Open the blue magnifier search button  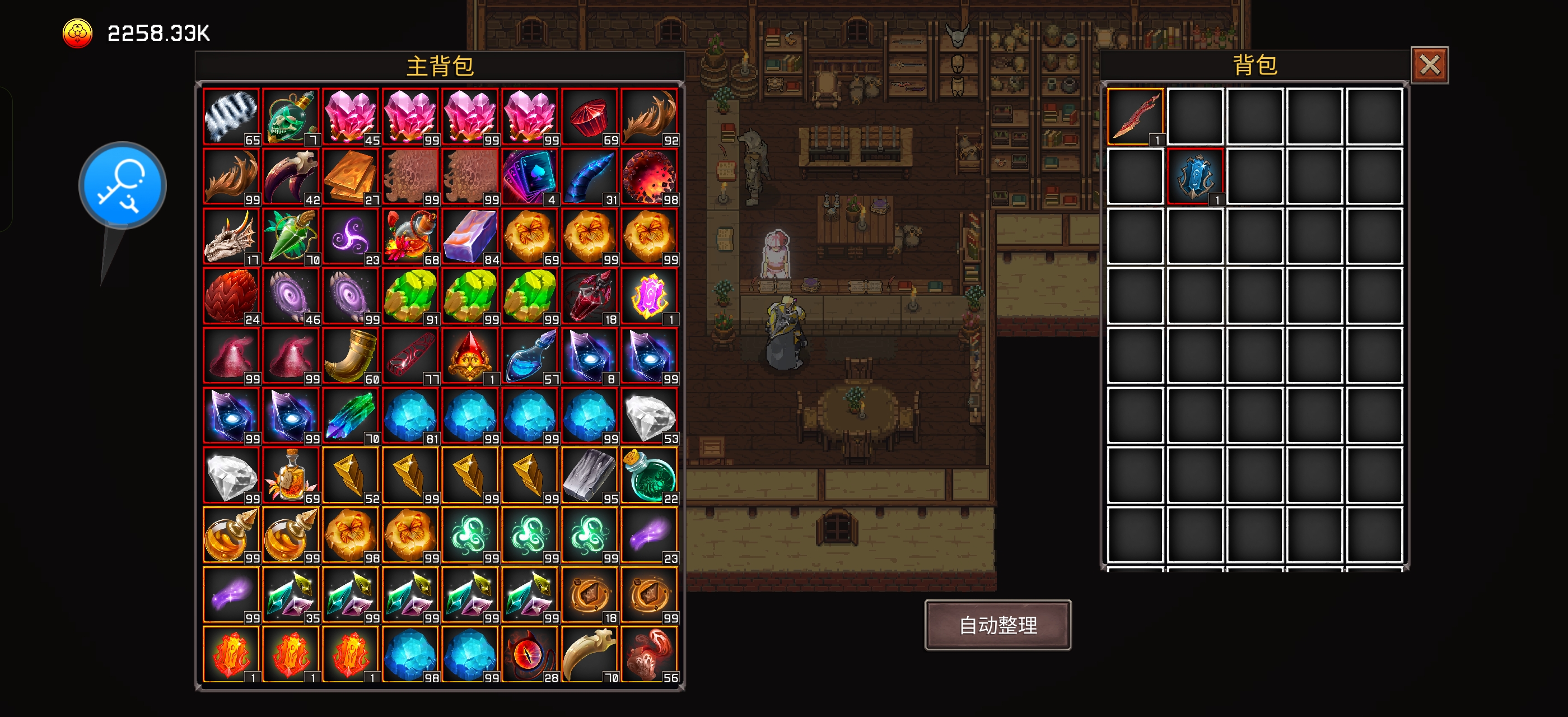tap(122, 185)
